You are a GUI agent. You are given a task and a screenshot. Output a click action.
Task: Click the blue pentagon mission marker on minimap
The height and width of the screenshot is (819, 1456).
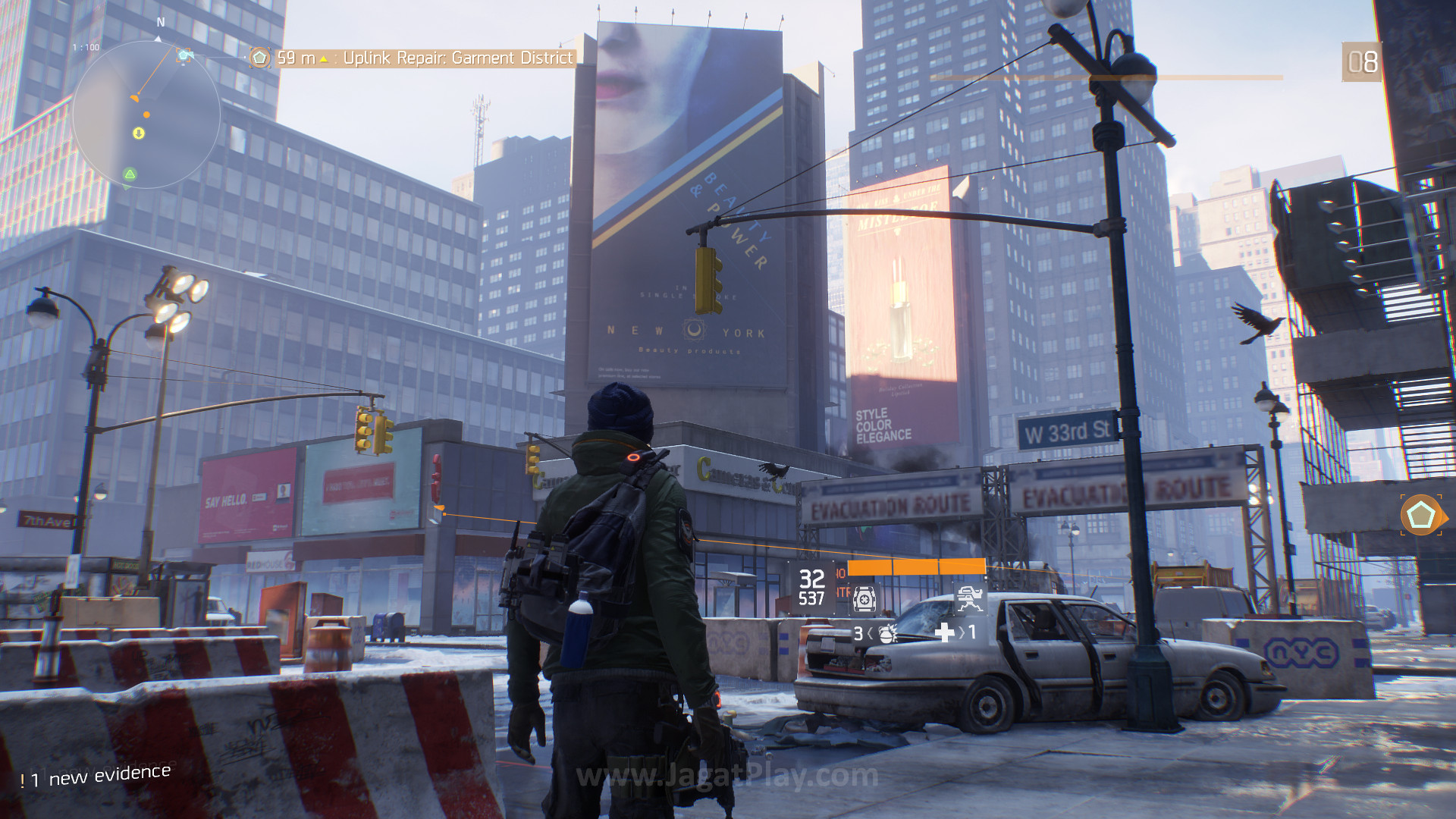(x=184, y=55)
